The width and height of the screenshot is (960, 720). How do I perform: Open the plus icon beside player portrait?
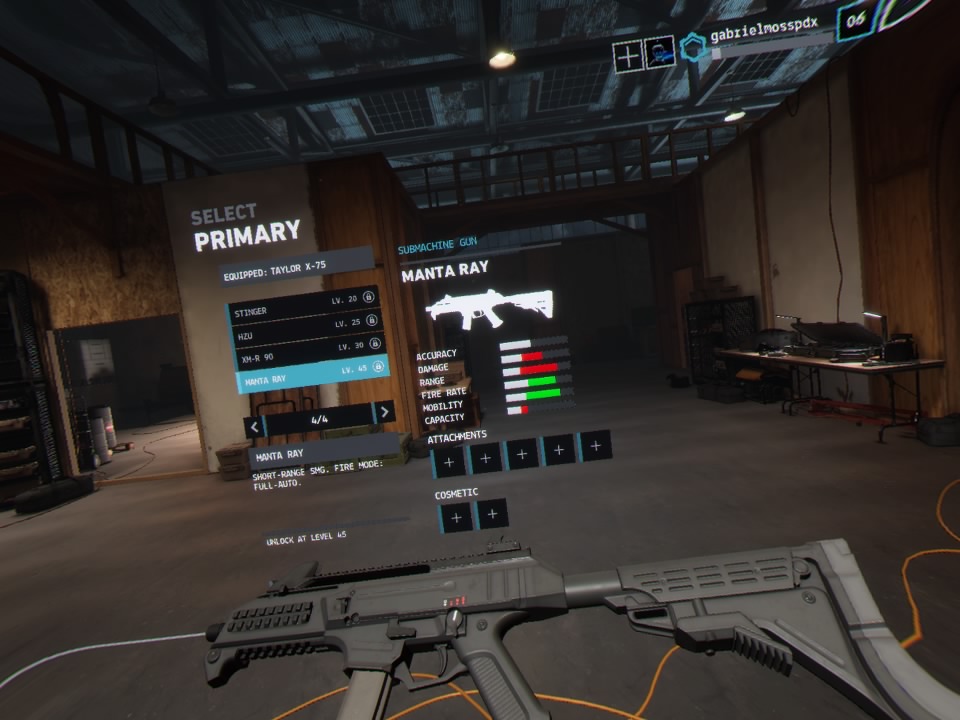(x=627, y=57)
